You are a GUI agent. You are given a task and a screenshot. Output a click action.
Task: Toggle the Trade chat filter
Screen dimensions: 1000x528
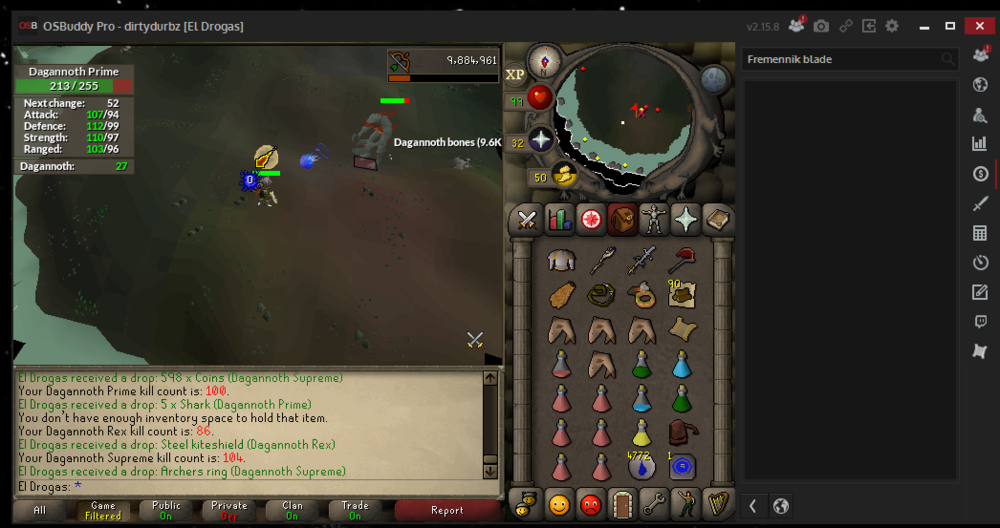[355, 510]
